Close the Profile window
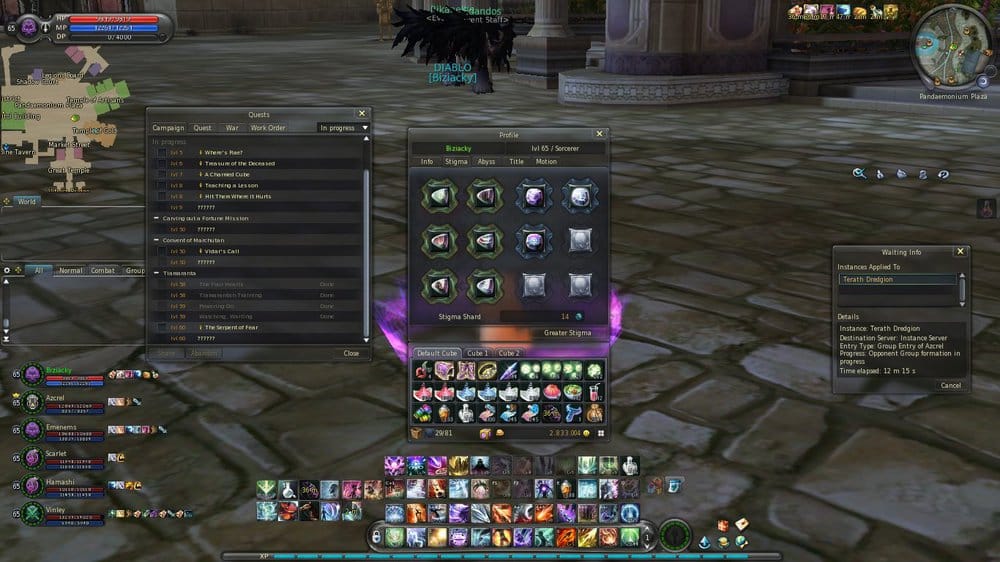Image resolution: width=1000 pixels, height=562 pixels. [600, 134]
